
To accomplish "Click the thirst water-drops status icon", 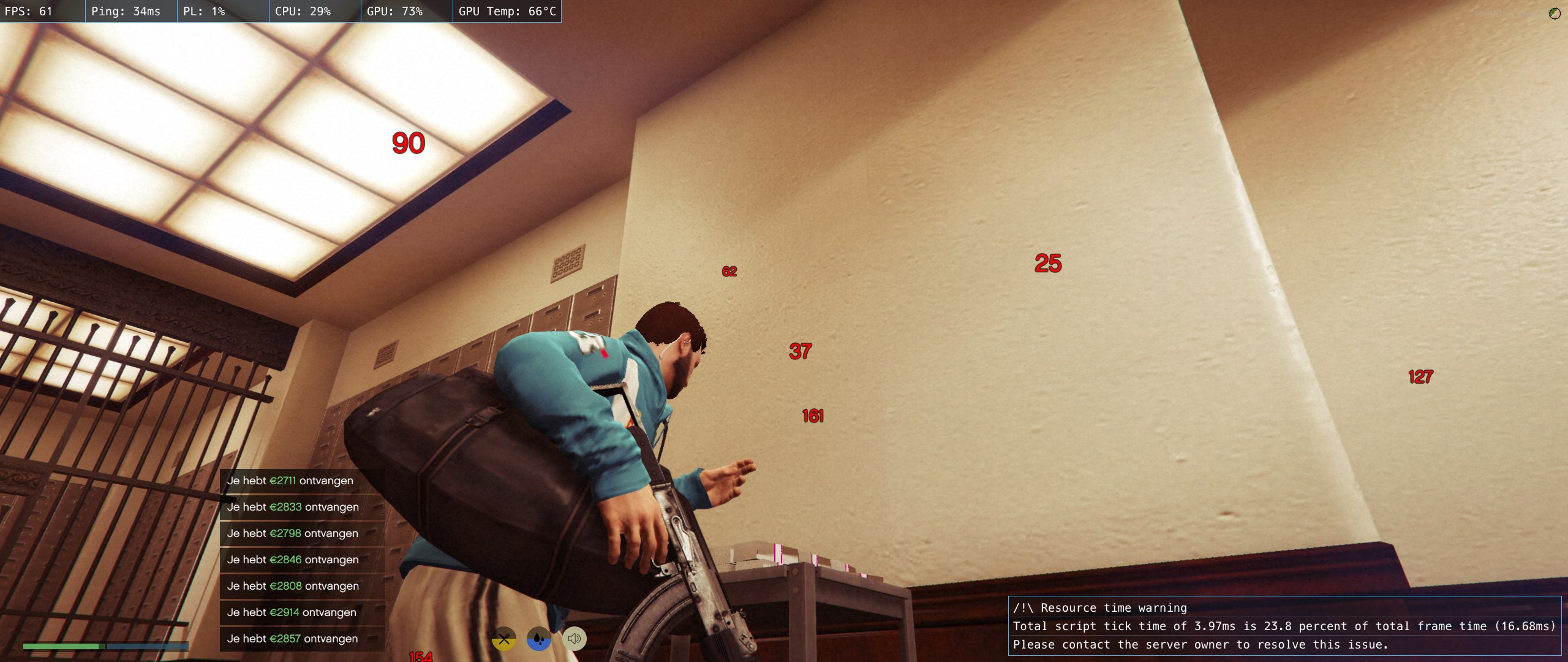I will tap(539, 639).
